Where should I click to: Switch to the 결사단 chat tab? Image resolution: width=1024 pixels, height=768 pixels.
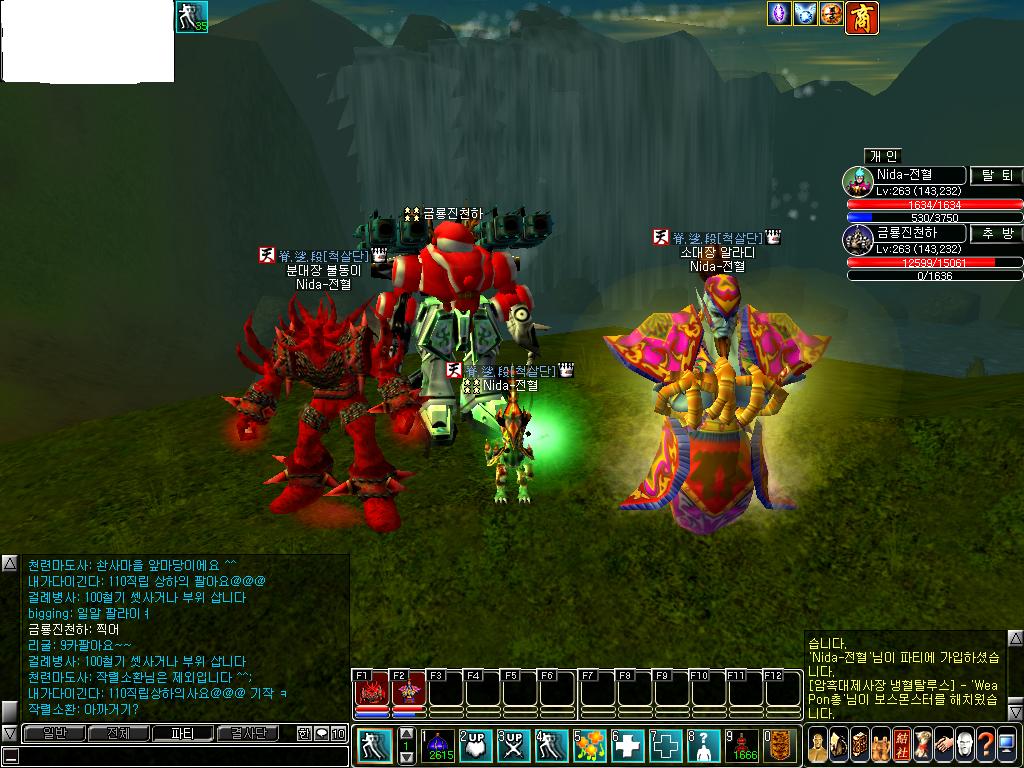(x=249, y=733)
